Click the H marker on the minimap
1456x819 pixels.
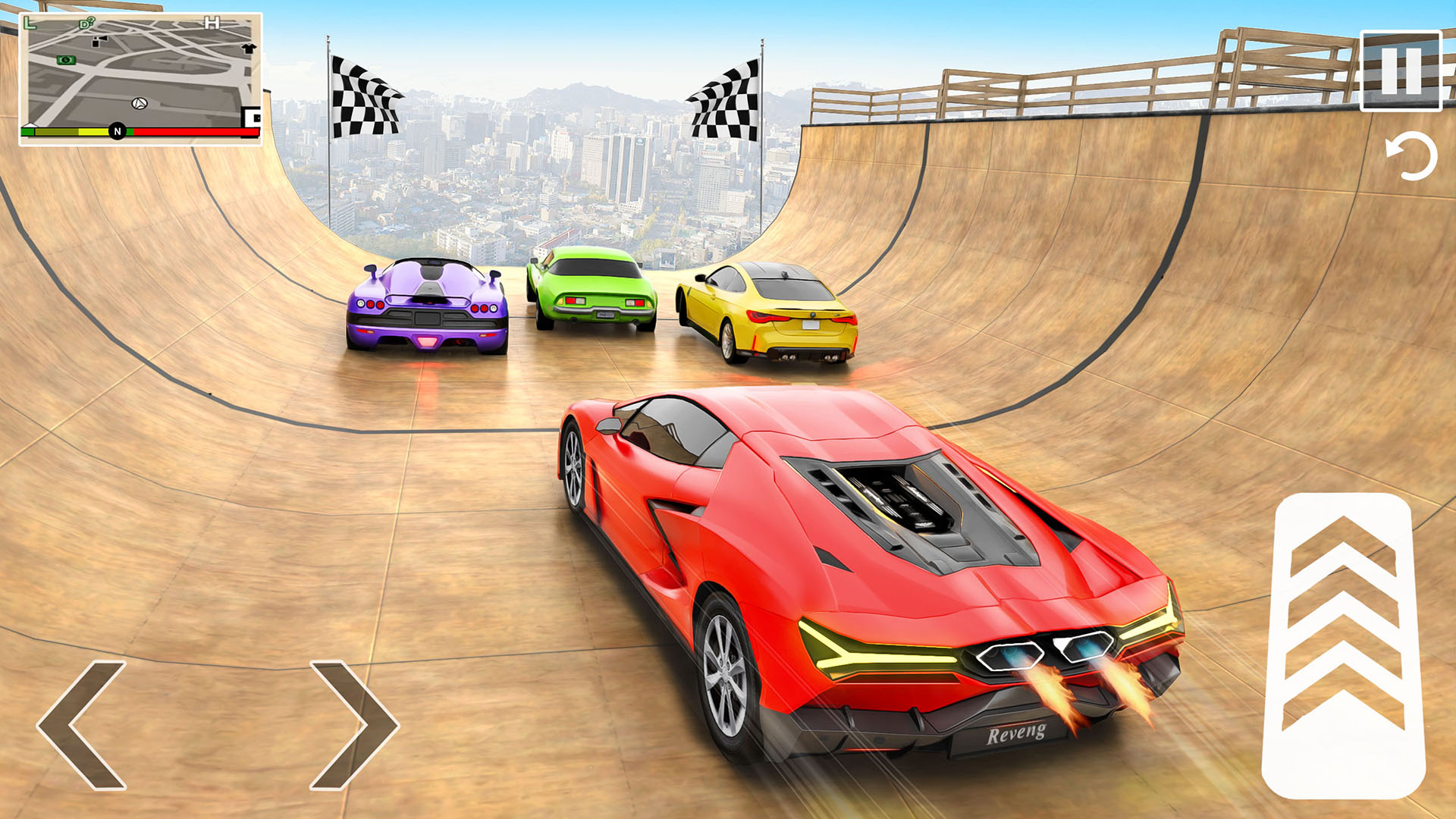212,23
